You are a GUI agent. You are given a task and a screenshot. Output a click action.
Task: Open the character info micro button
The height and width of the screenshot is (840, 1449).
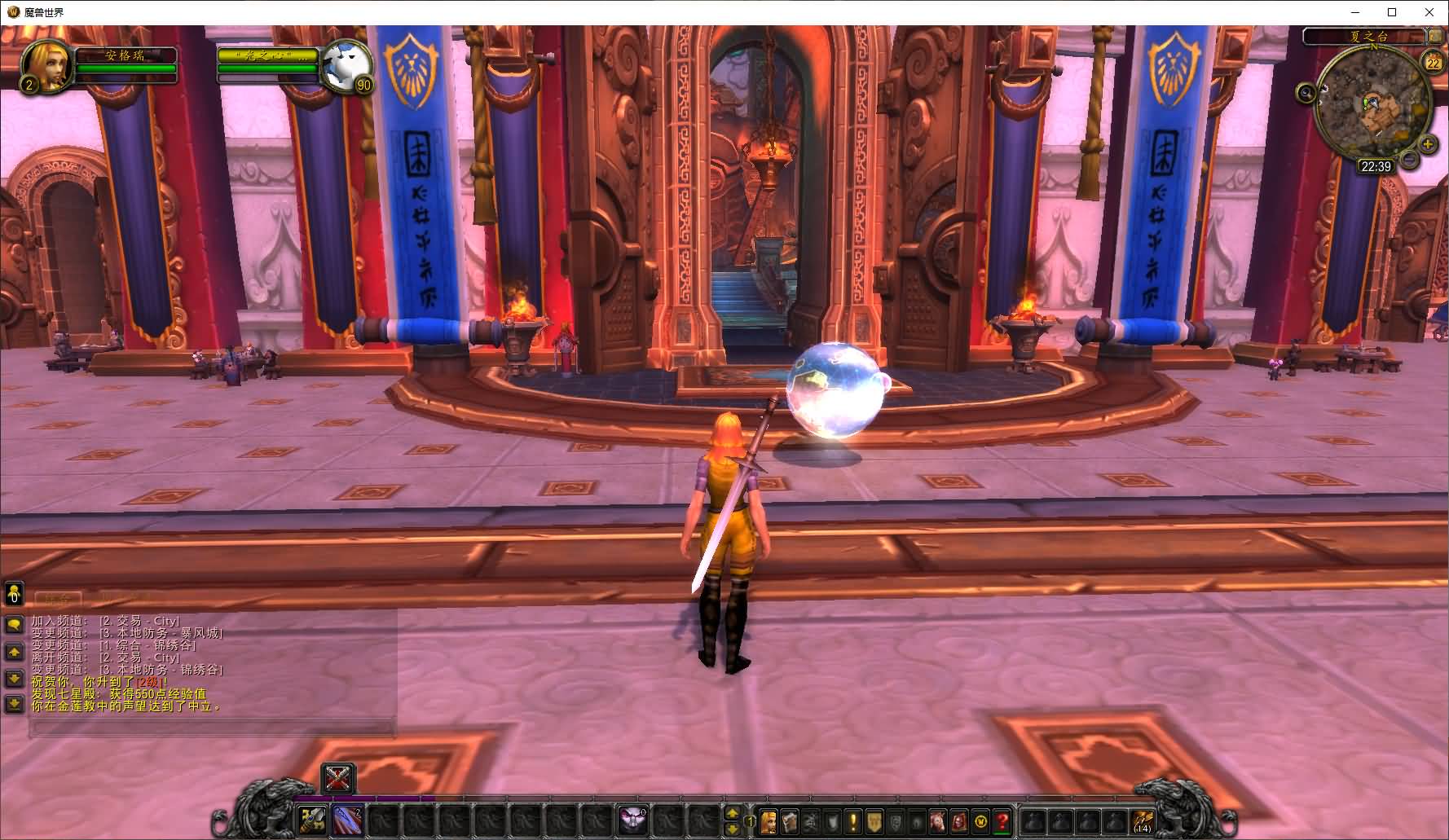tap(768, 821)
